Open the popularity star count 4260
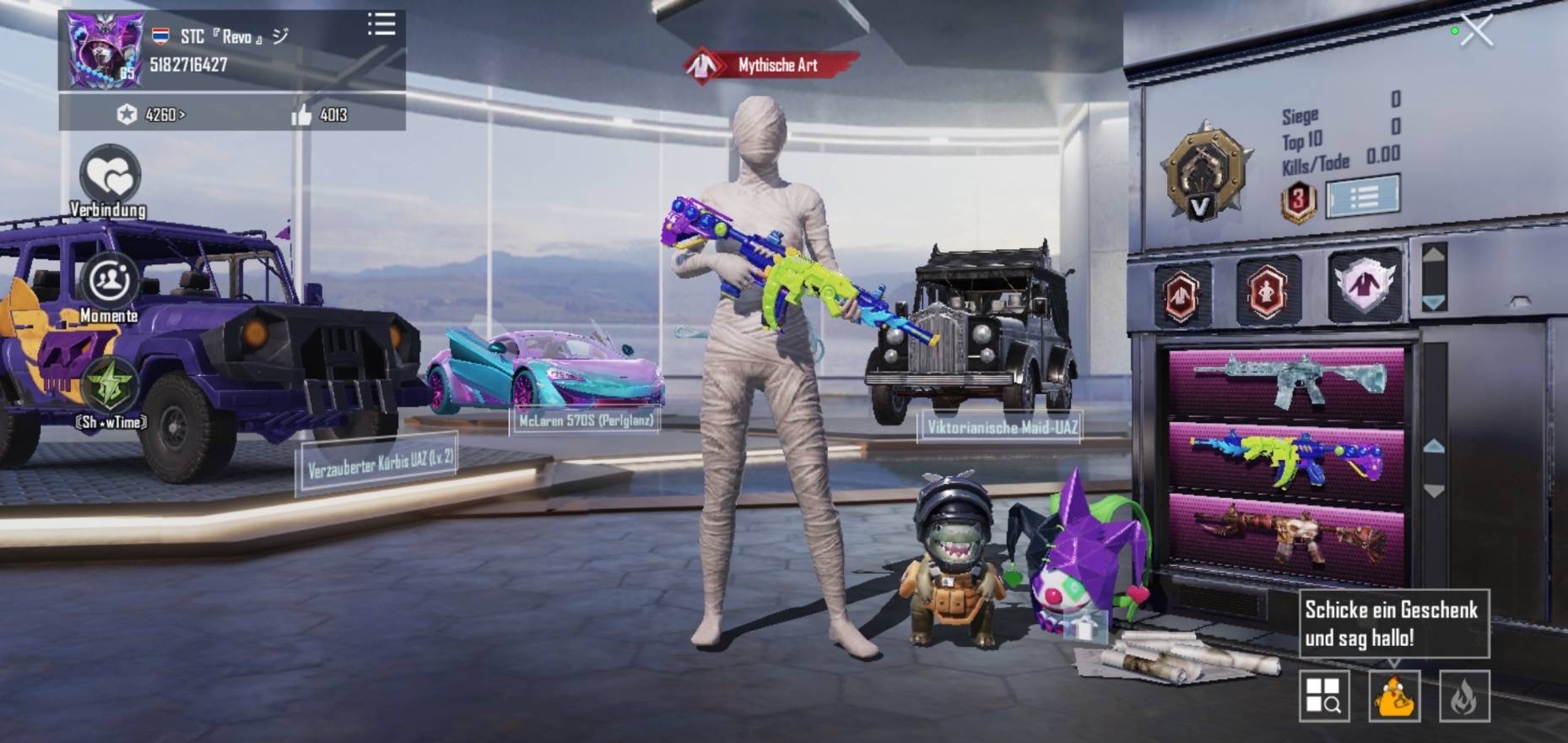The height and width of the screenshot is (743, 1568). click(x=152, y=115)
